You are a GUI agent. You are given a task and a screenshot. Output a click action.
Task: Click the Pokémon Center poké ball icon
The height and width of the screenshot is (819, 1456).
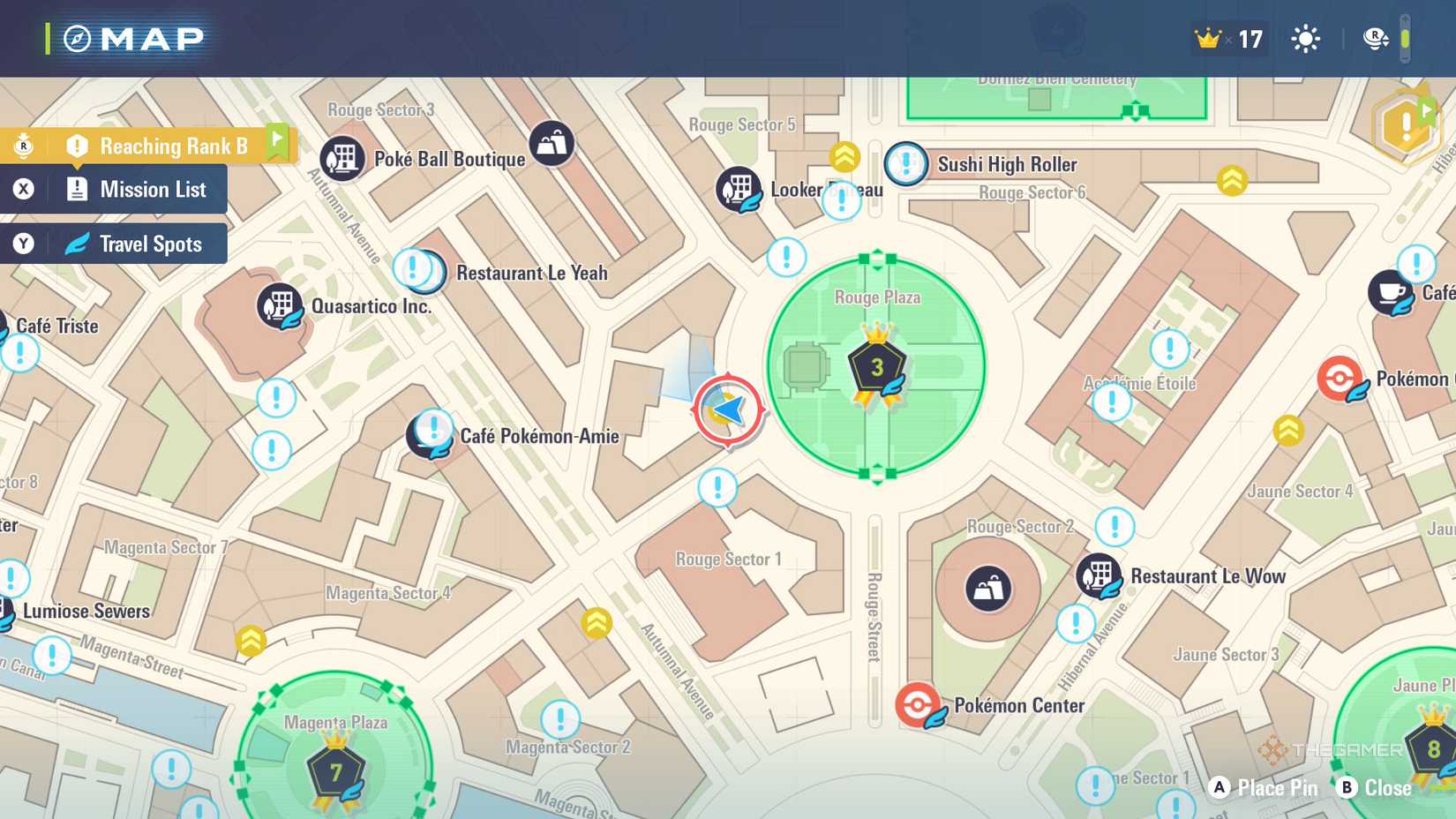917,704
